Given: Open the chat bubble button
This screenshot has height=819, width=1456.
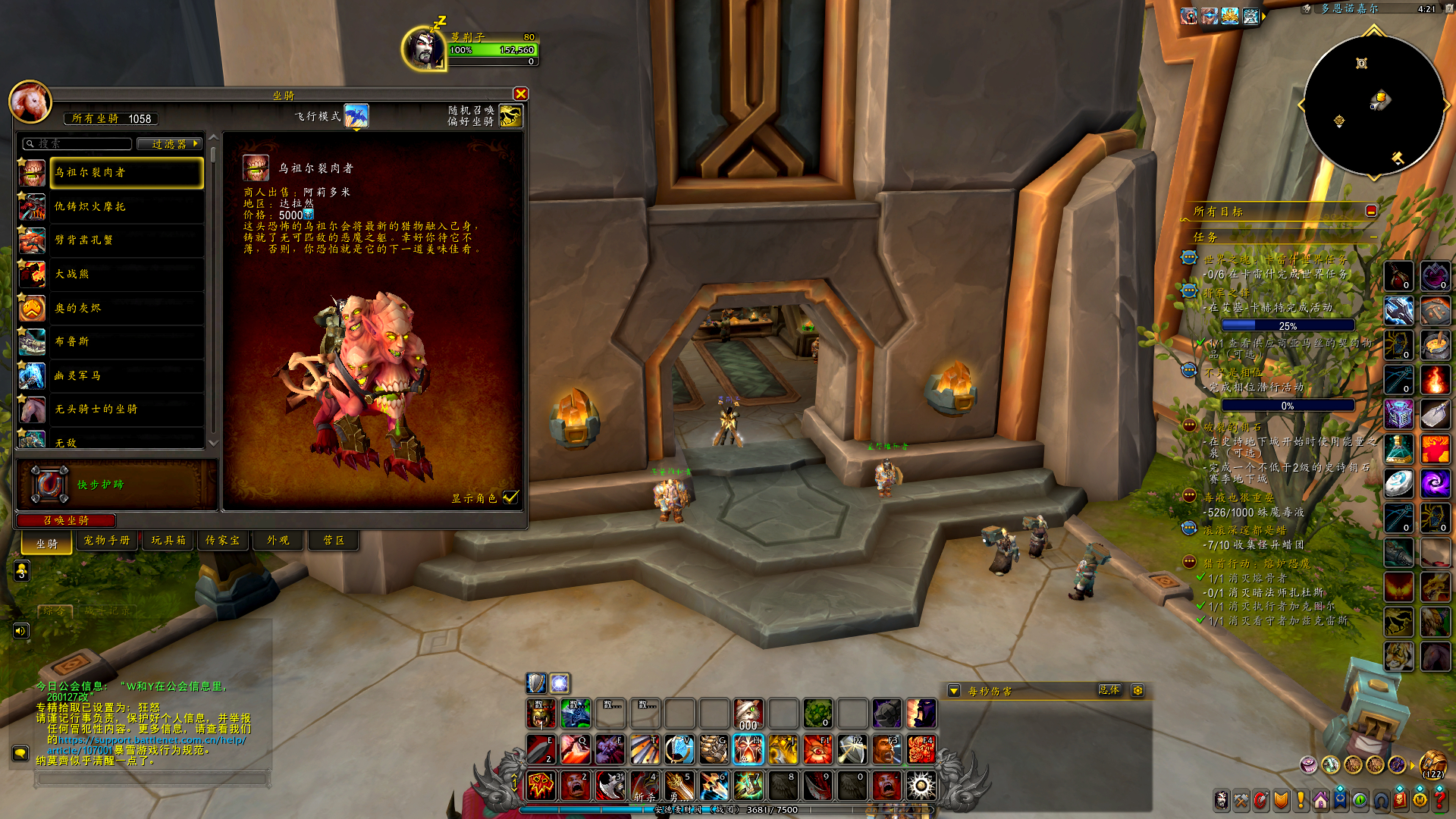Looking at the screenshot, I should [x=20, y=753].
